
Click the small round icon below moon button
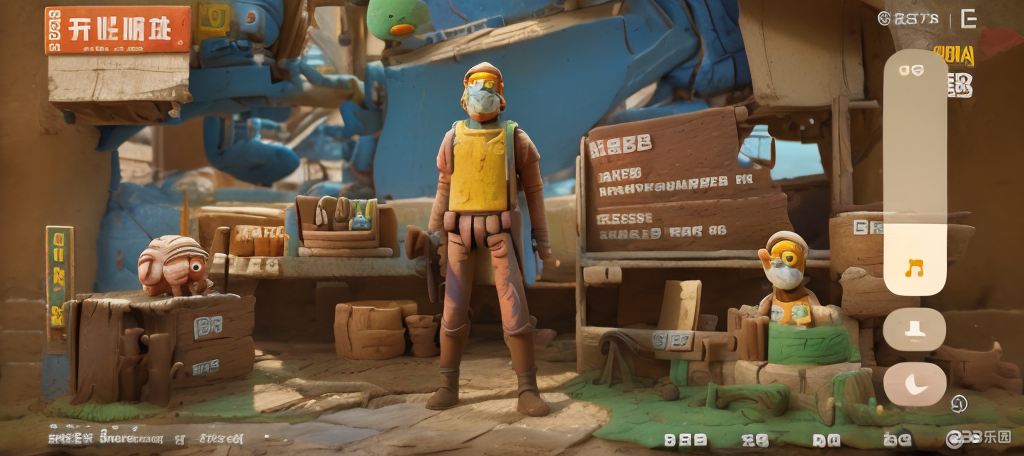958,404
